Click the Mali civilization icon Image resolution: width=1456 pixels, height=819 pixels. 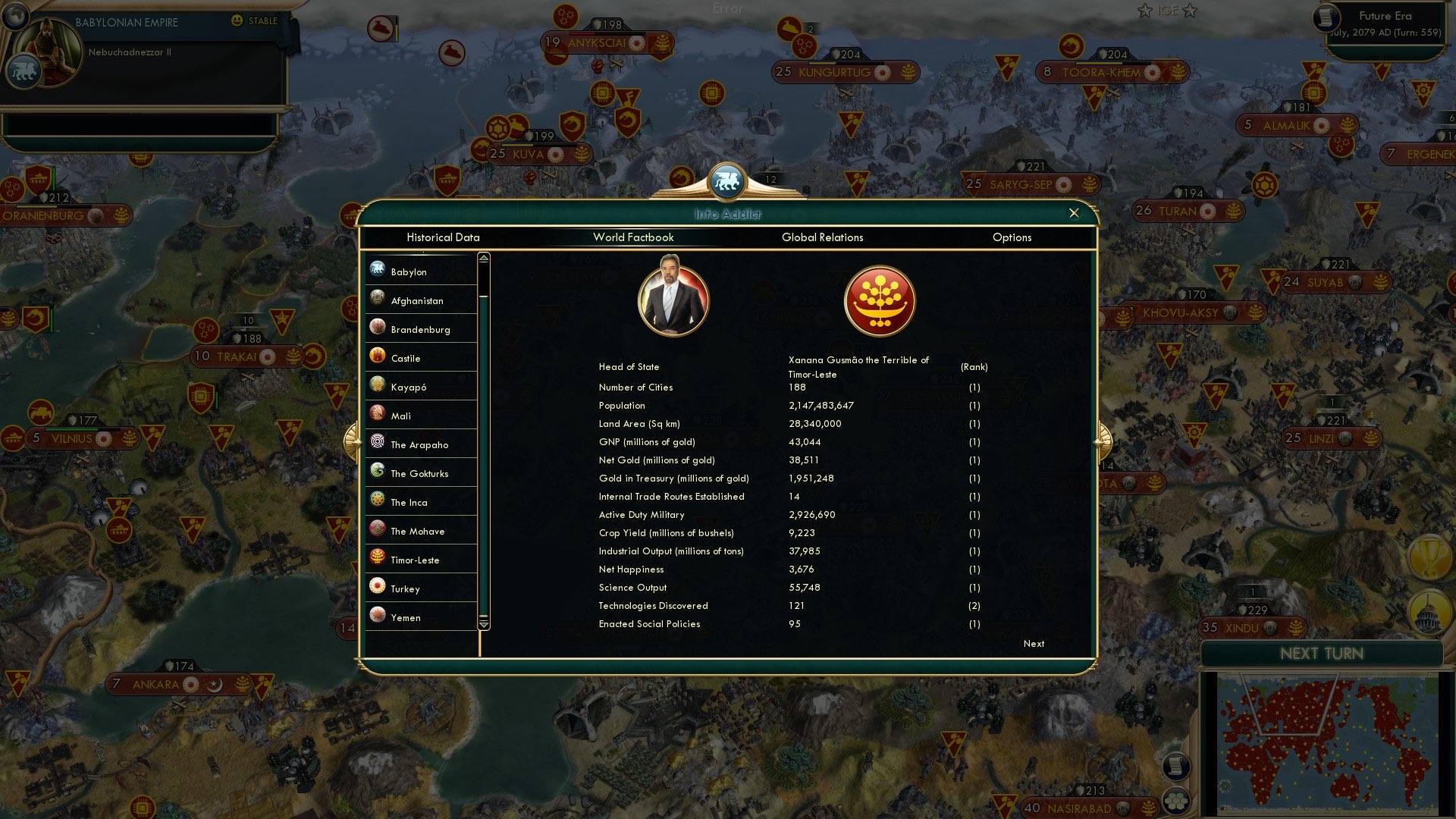pyautogui.click(x=377, y=414)
